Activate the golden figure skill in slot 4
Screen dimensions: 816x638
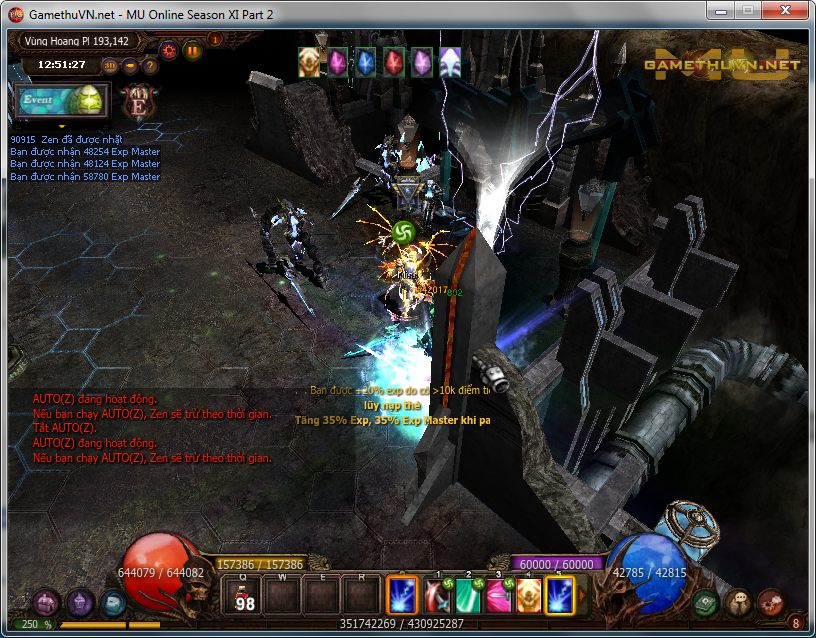pyautogui.click(x=528, y=596)
